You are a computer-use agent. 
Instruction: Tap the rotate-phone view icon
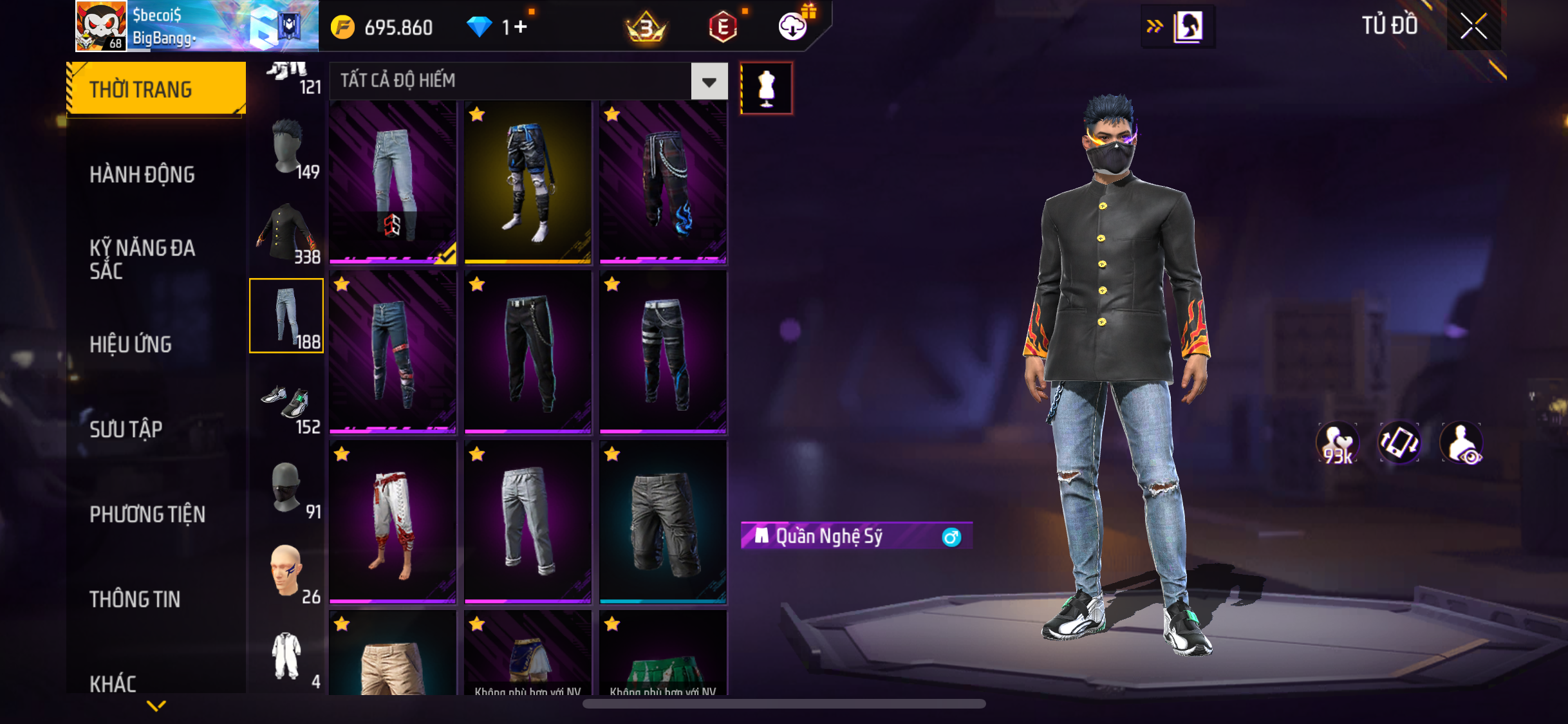pos(1399,443)
